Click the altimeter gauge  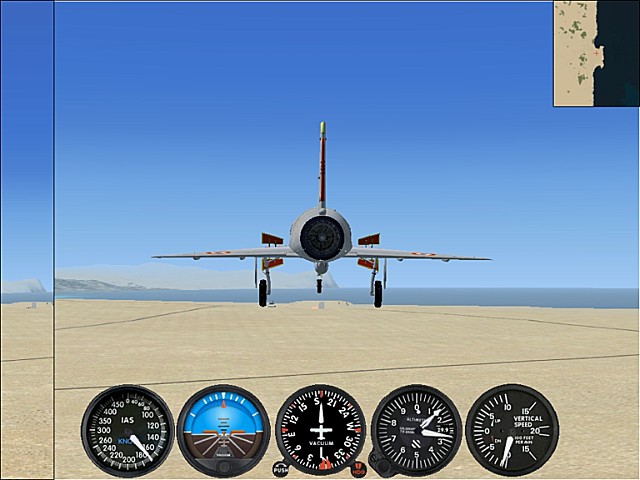point(416,430)
